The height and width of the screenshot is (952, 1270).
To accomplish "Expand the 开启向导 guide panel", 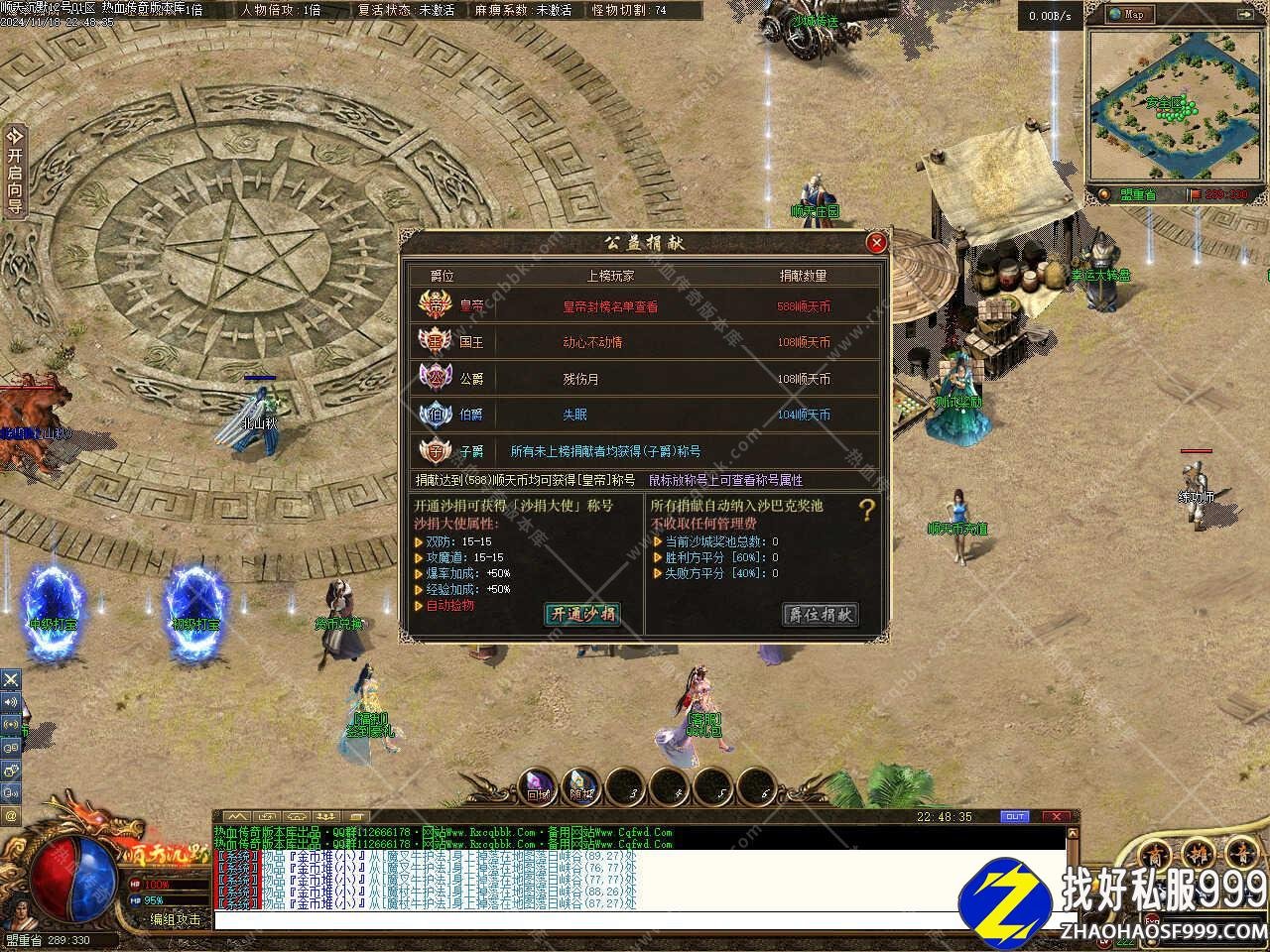I will [x=14, y=171].
